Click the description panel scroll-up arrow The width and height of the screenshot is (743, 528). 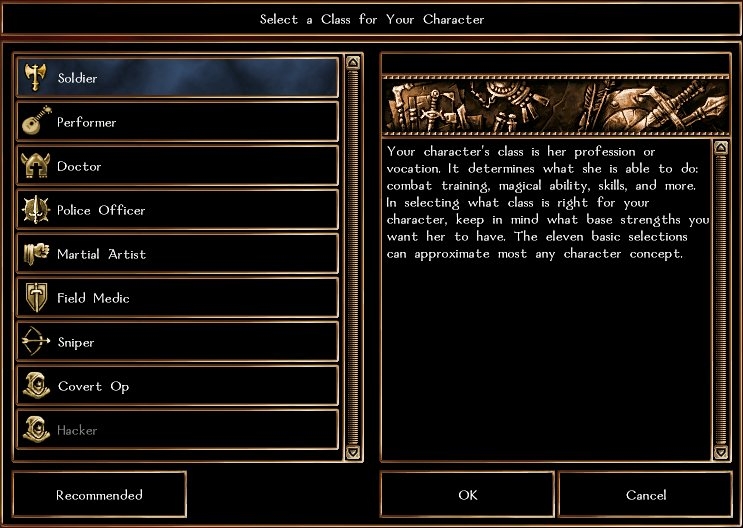click(721, 148)
